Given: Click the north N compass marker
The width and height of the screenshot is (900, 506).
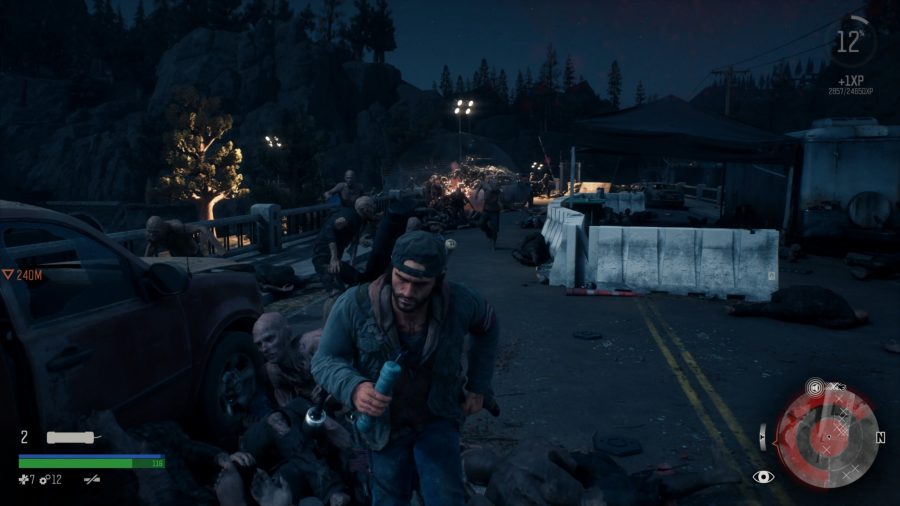Looking at the screenshot, I should coord(881,438).
